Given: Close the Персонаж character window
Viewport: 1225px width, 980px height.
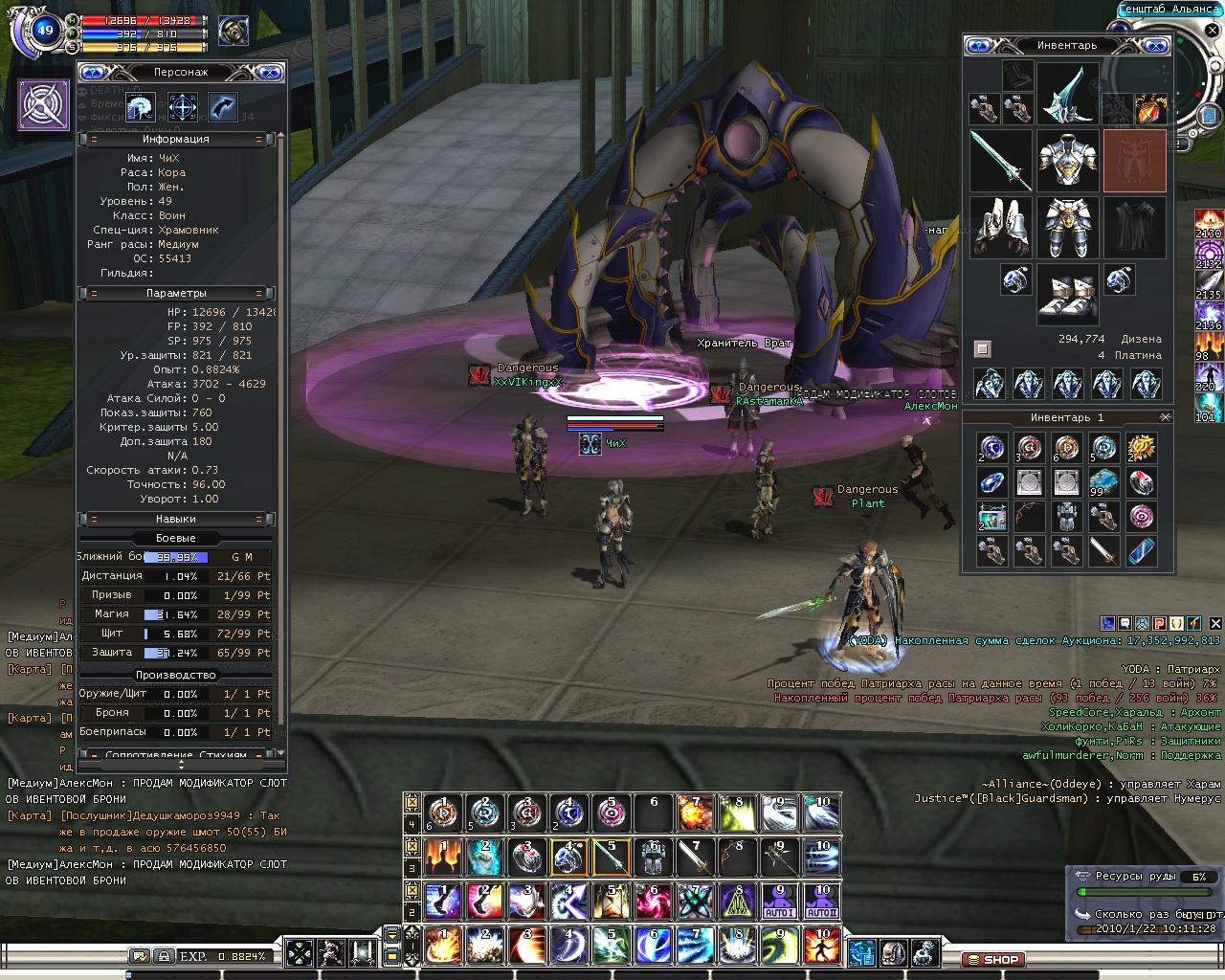Looking at the screenshot, I should pos(270,72).
